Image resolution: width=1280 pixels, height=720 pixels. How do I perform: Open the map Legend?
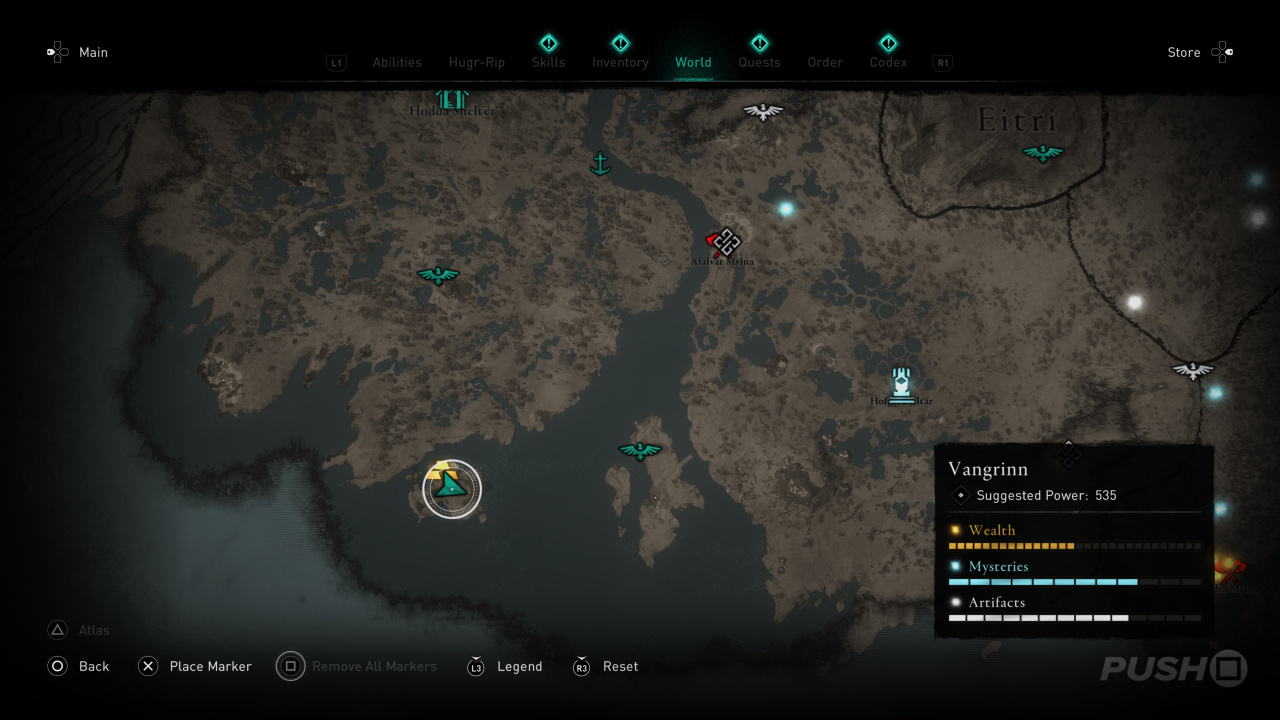519,666
